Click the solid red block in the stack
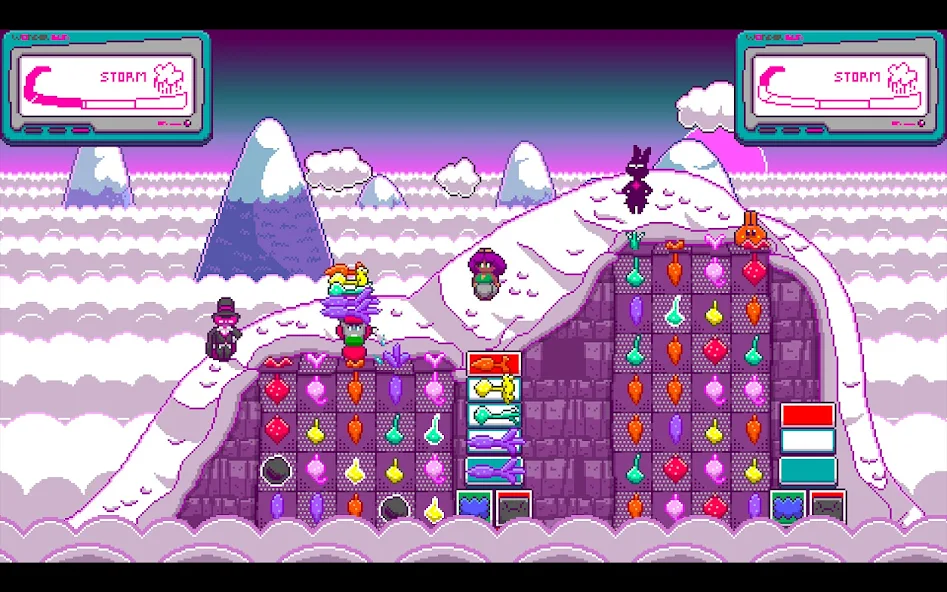The width and height of the screenshot is (947, 592). pos(808,416)
